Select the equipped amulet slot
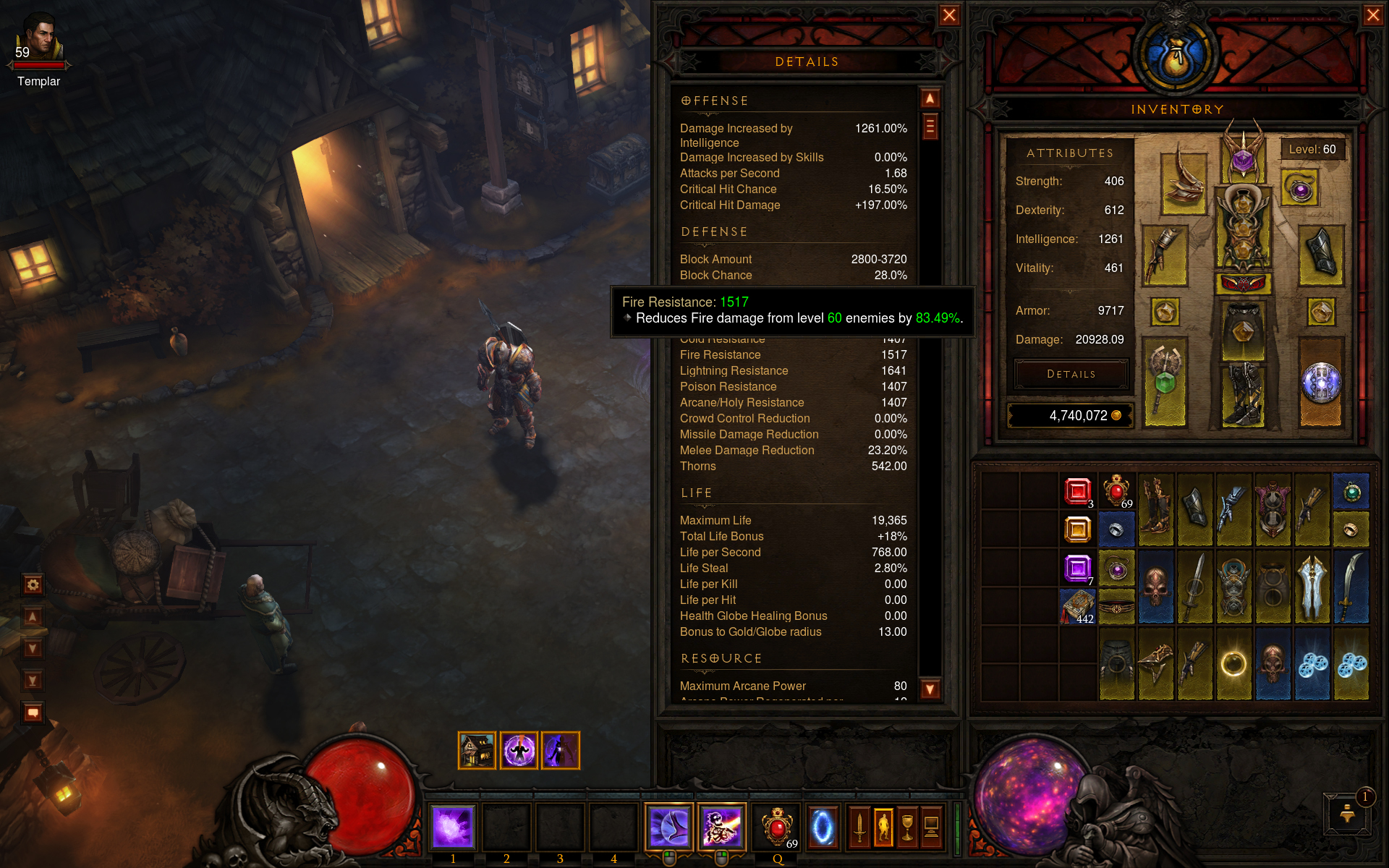The height and width of the screenshot is (868, 1389). pyautogui.click(x=1300, y=189)
